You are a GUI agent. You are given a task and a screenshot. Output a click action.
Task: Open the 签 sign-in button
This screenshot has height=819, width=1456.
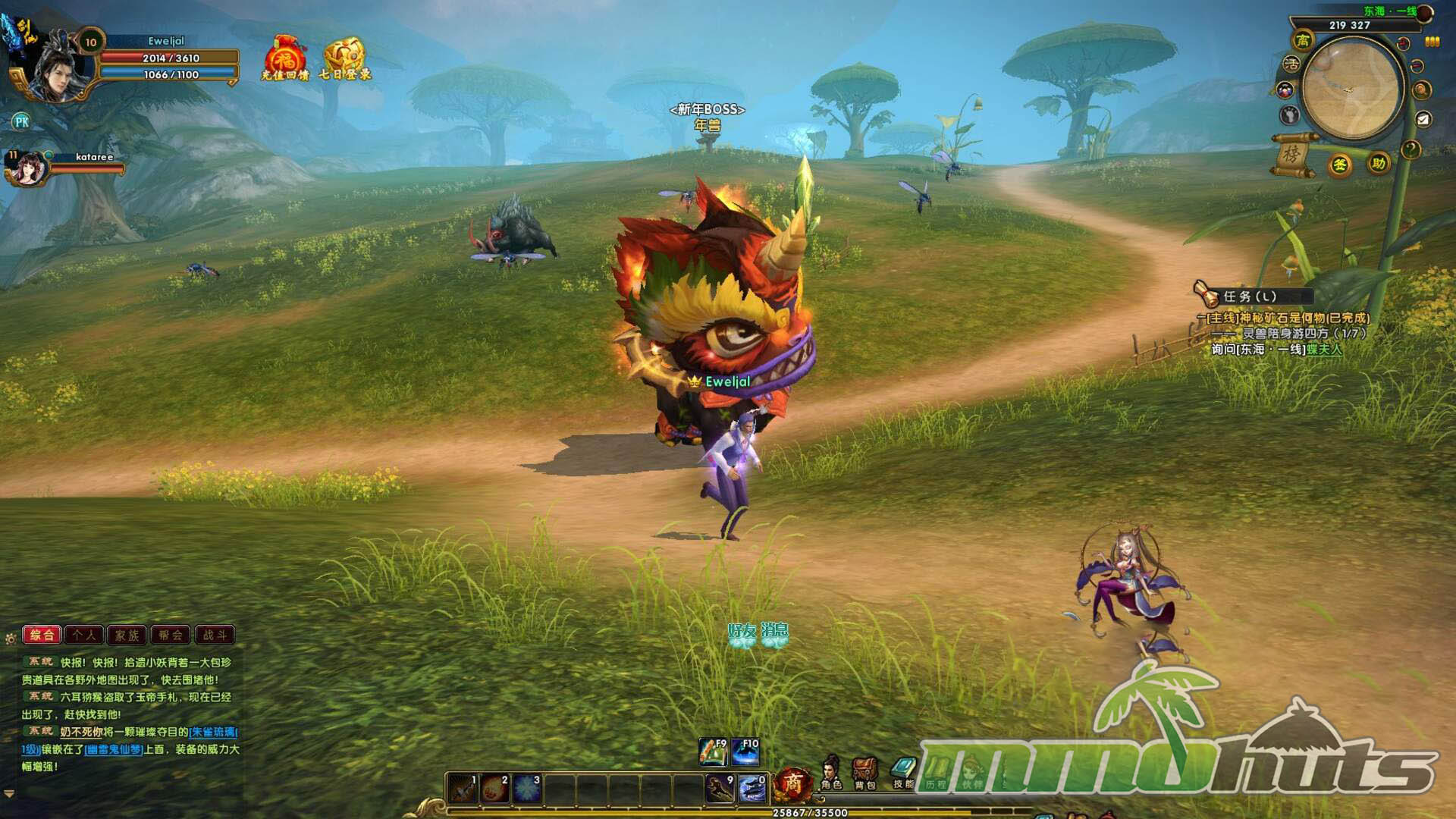1340,165
